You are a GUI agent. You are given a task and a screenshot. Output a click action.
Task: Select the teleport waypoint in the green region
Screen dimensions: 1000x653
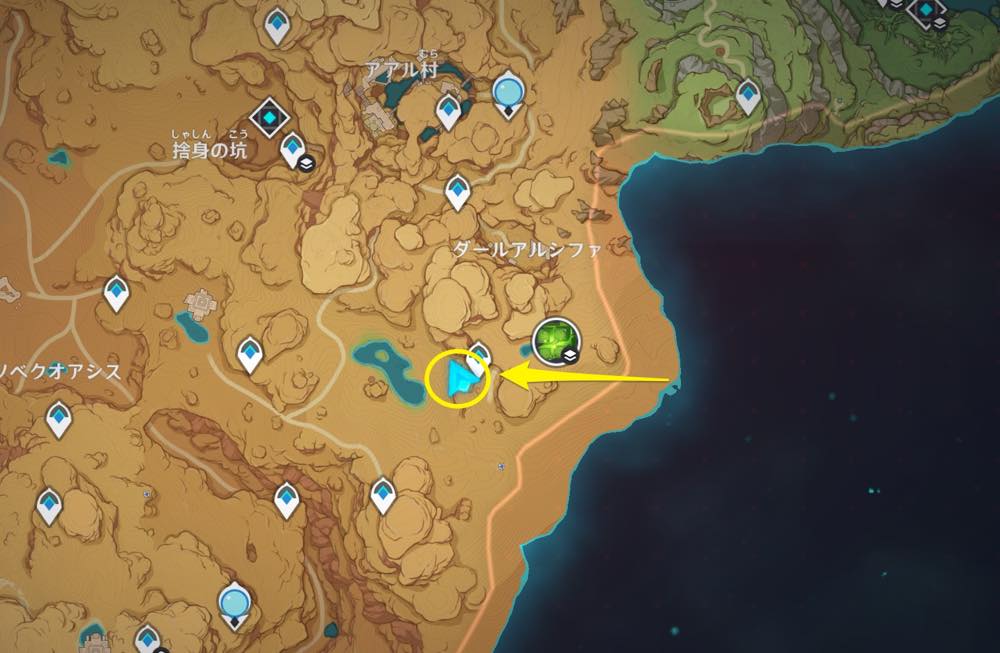point(747,96)
